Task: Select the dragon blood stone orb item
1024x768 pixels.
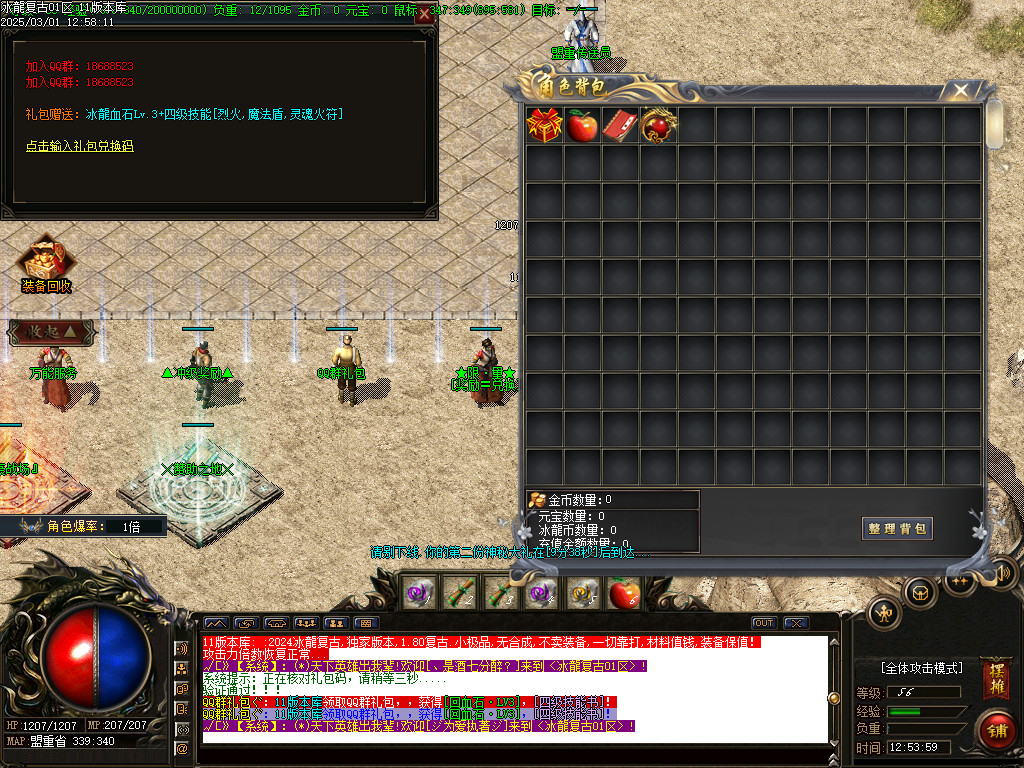Action: tap(658, 125)
